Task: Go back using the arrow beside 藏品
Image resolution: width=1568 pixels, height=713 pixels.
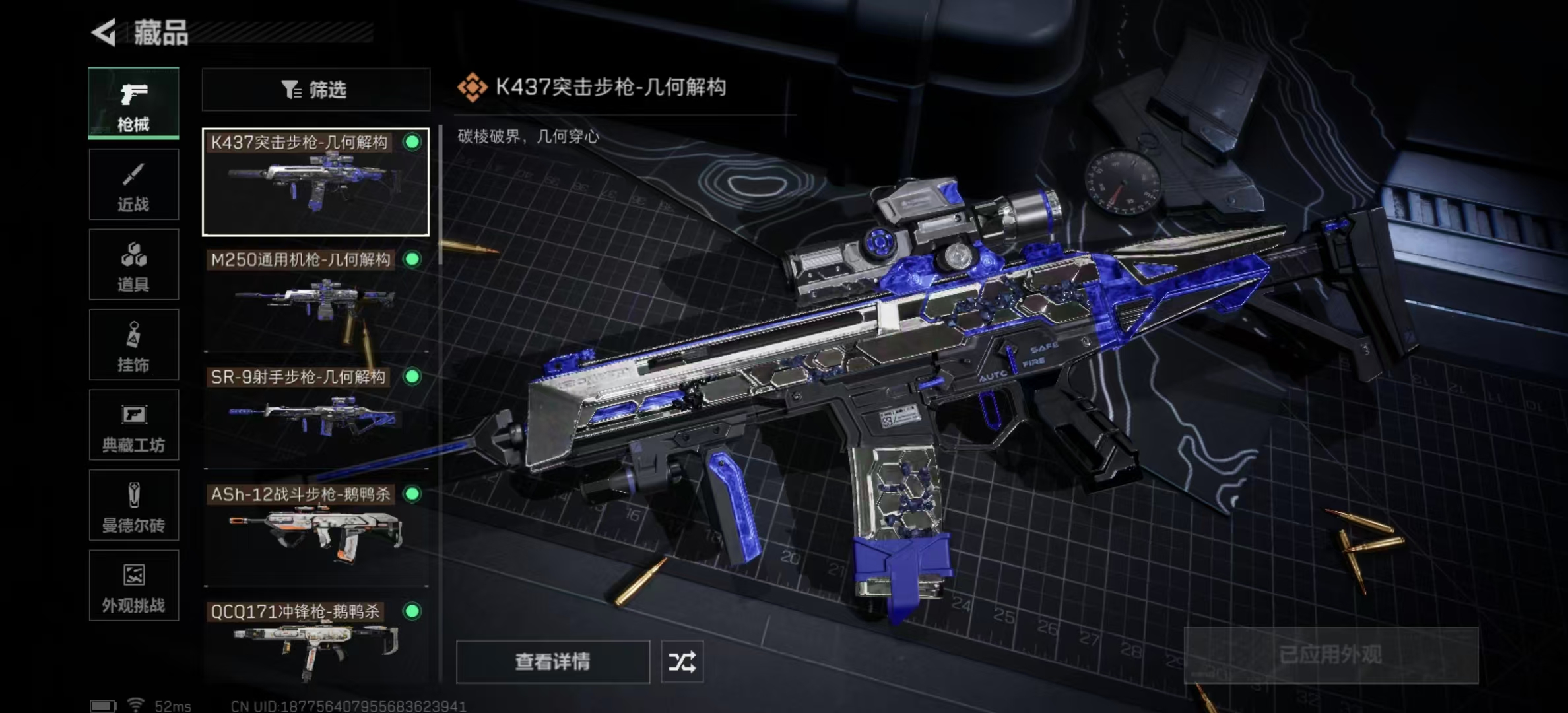Action: point(104,32)
